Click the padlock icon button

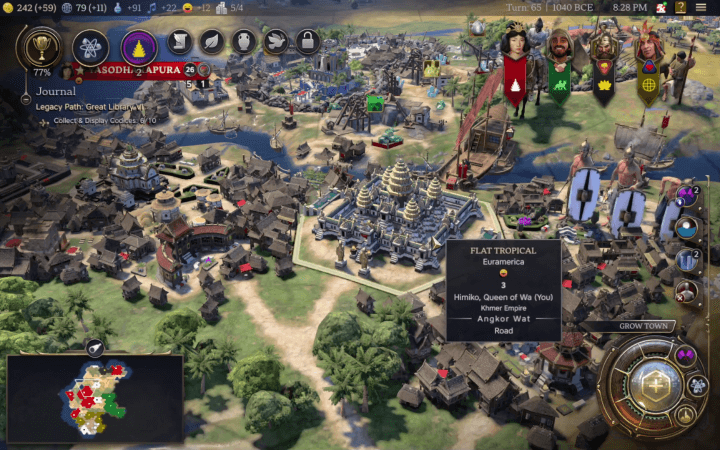click(309, 42)
